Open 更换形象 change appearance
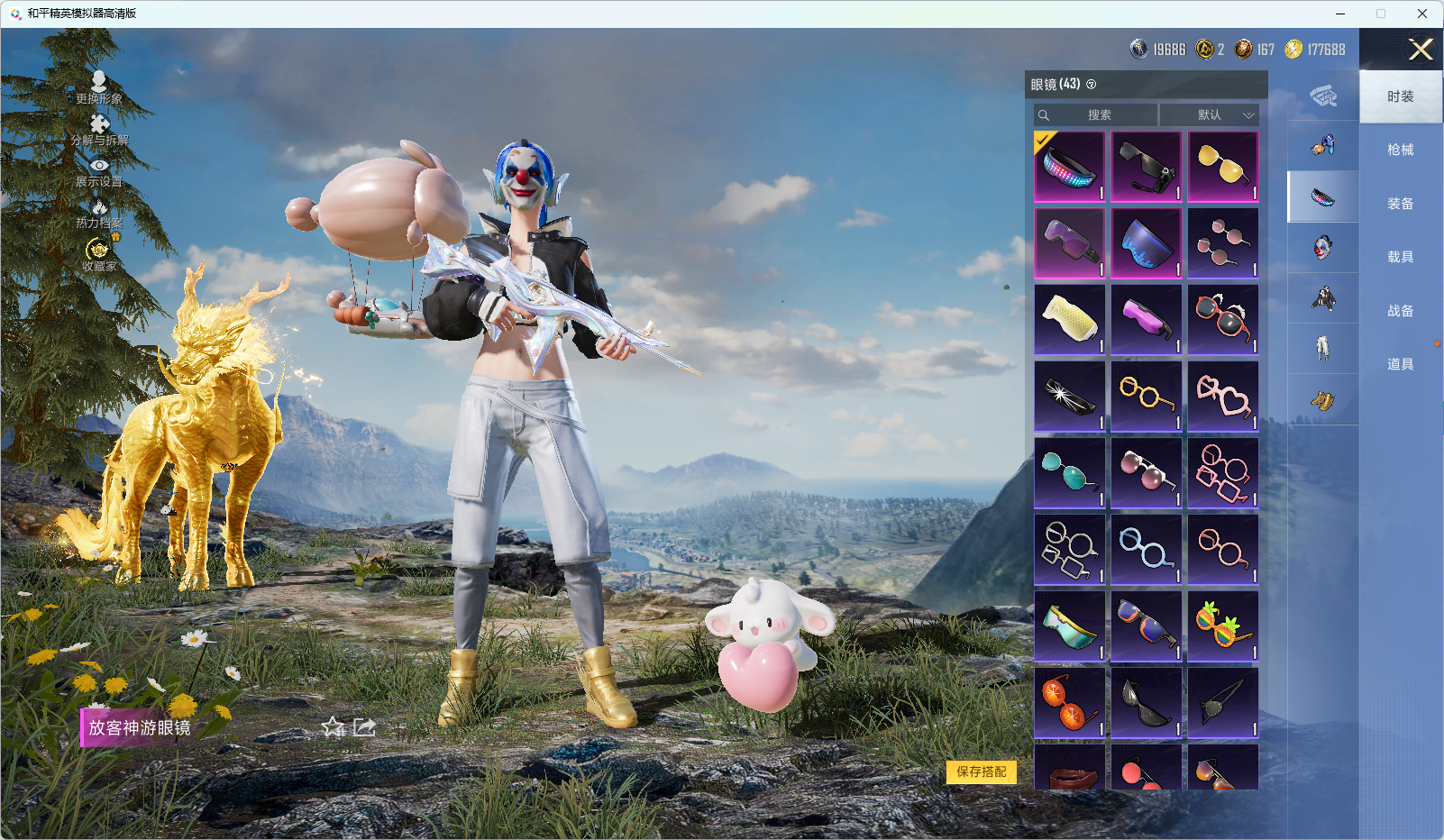This screenshot has width=1444, height=840. [99, 87]
